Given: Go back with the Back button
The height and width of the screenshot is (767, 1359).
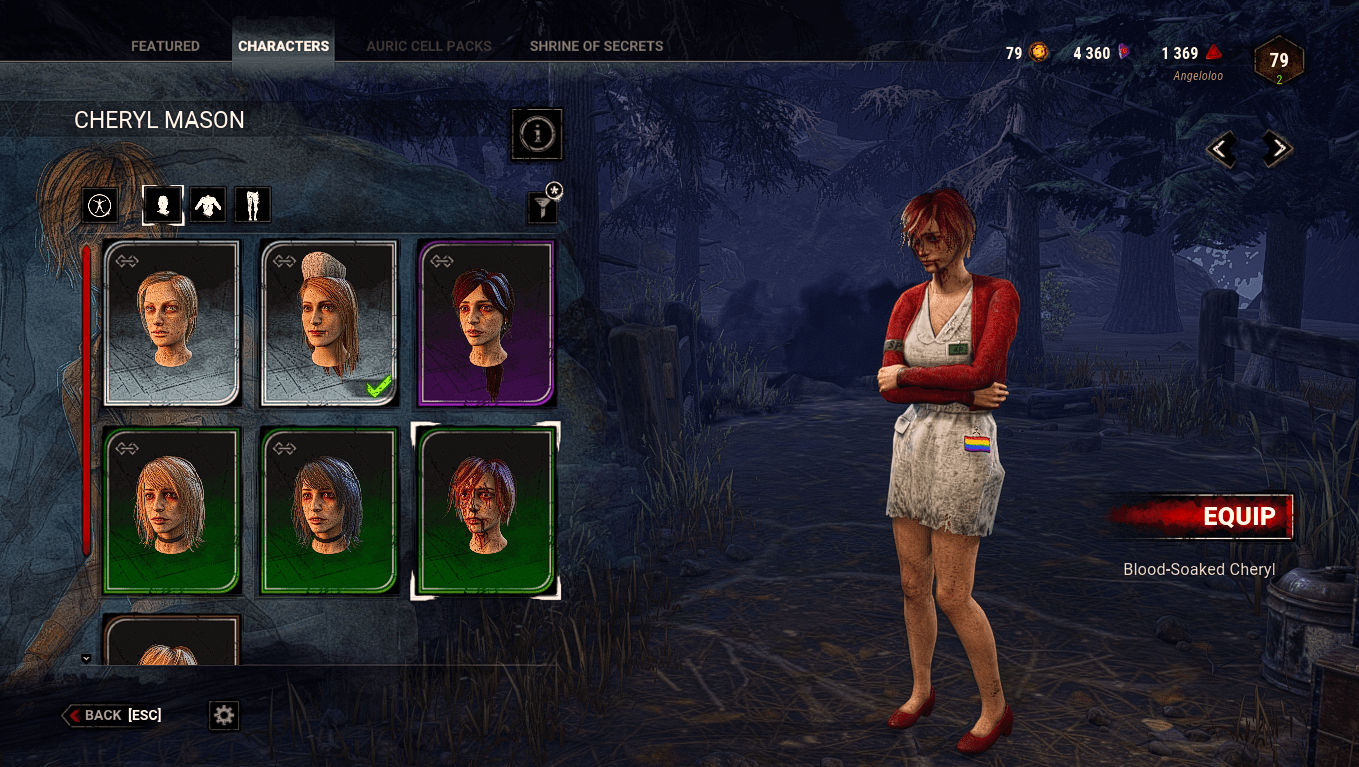Looking at the screenshot, I should 112,715.
